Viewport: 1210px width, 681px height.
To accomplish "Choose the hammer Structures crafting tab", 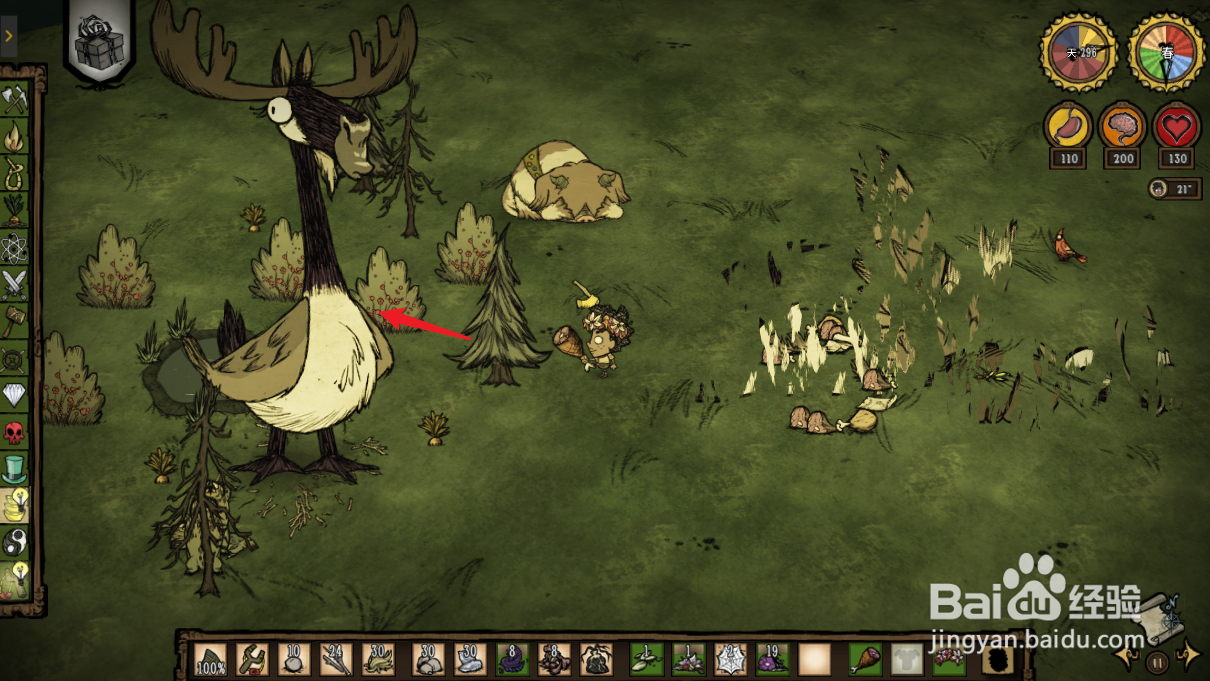I will (x=15, y=321).
